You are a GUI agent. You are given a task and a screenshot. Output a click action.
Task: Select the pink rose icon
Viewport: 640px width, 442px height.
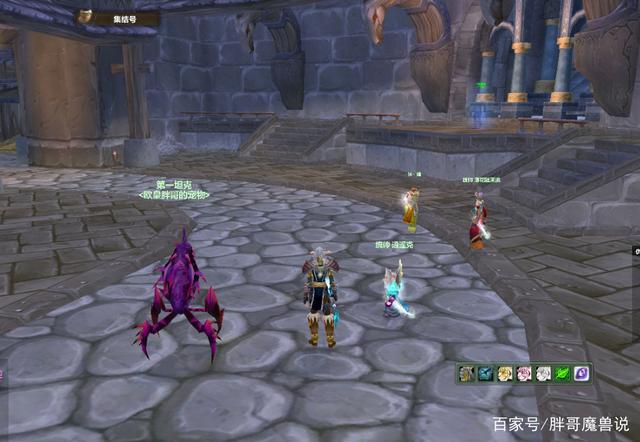pyautogui.click(x=524, y=373)
